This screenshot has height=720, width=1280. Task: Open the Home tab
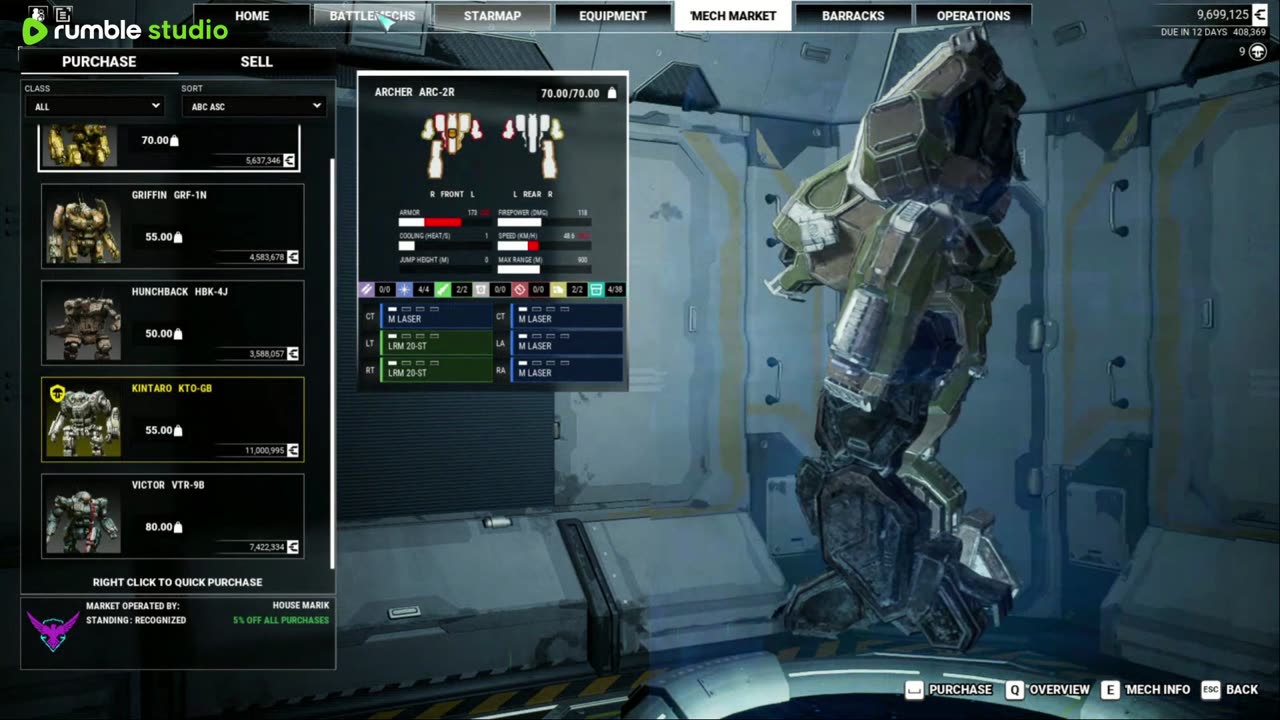(252, 16)
